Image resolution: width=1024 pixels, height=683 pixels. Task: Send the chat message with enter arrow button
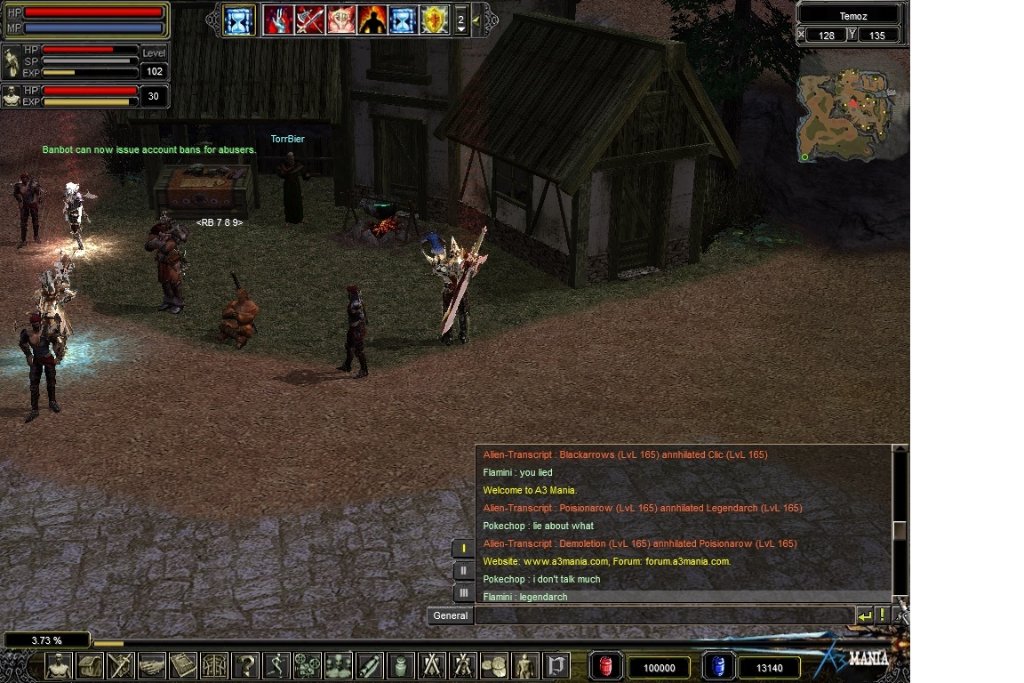pos(866,616)
